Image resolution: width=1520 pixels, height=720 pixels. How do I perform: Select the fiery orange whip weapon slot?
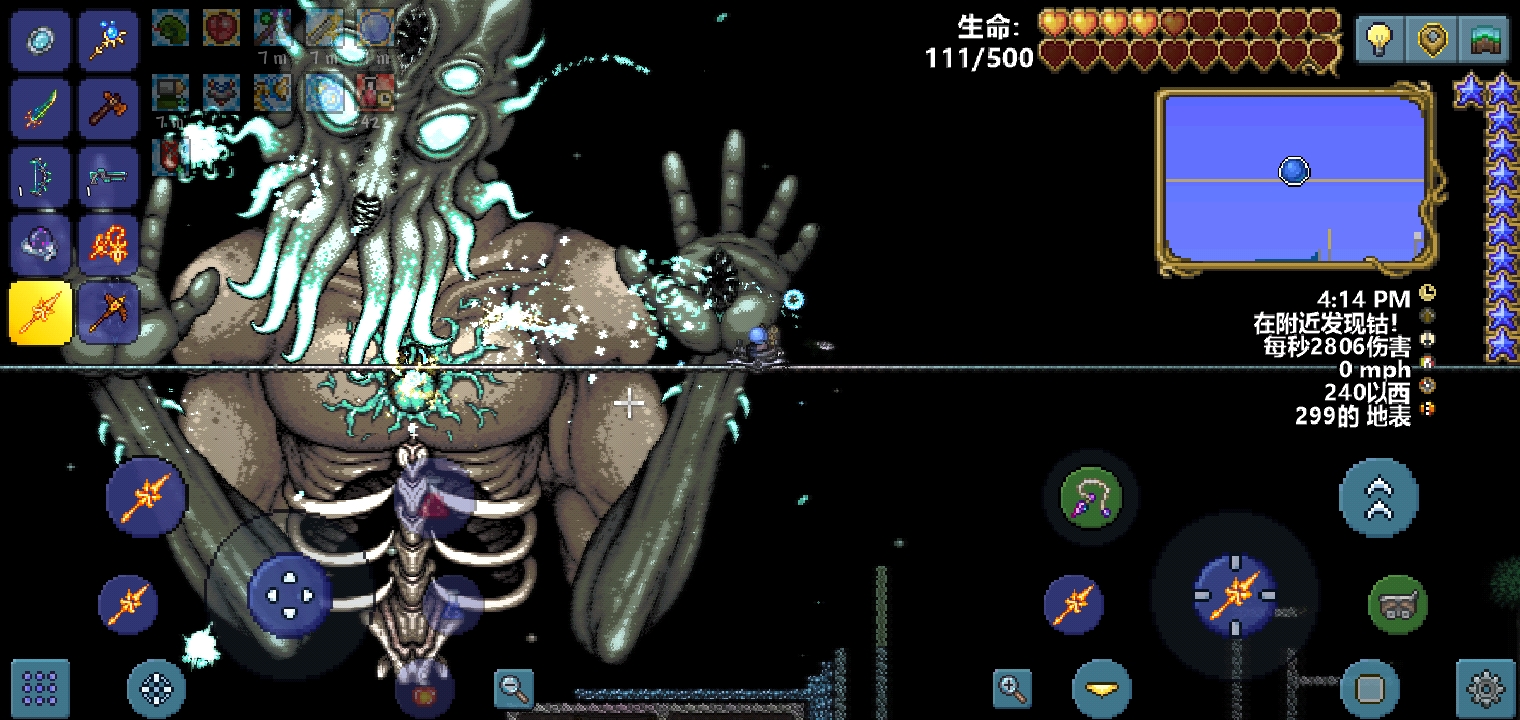[108, 245]
